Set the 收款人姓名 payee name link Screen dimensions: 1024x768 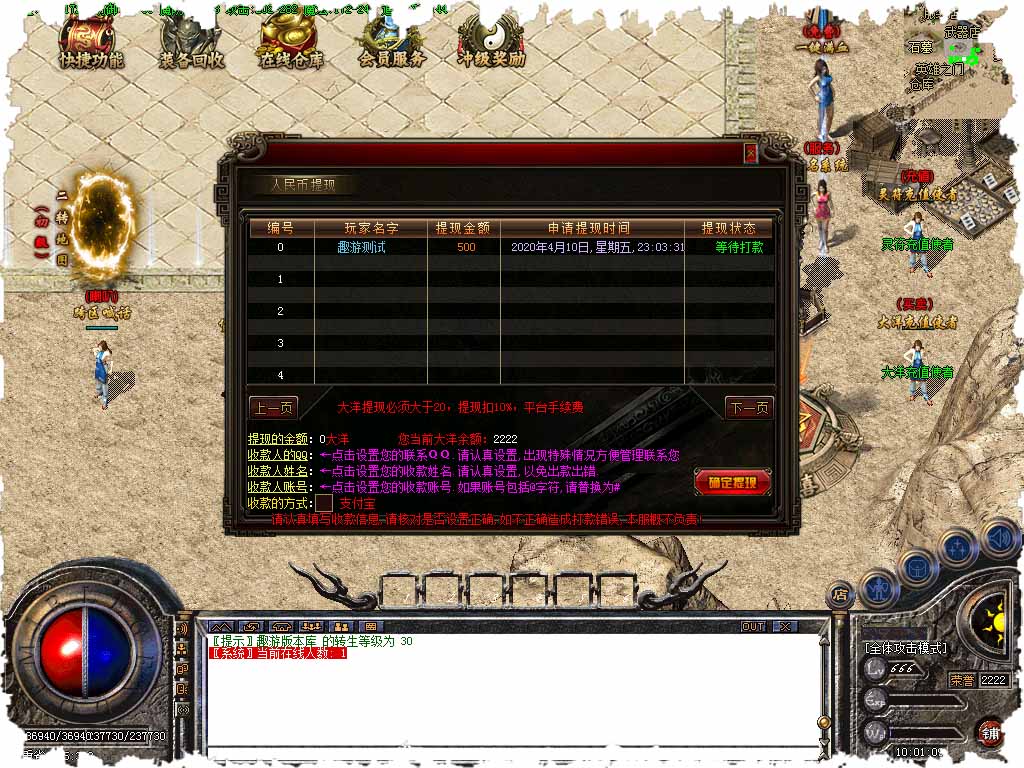(280, 471)
